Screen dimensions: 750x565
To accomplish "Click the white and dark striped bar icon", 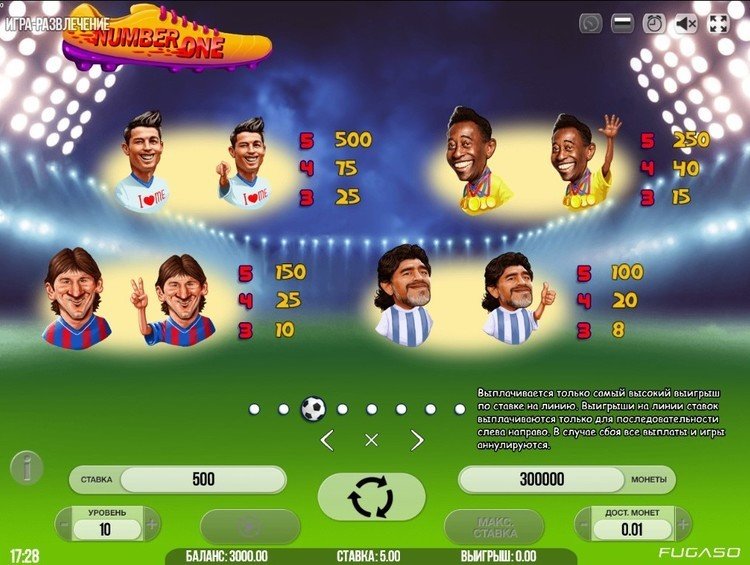I will [x=621, y=22].
